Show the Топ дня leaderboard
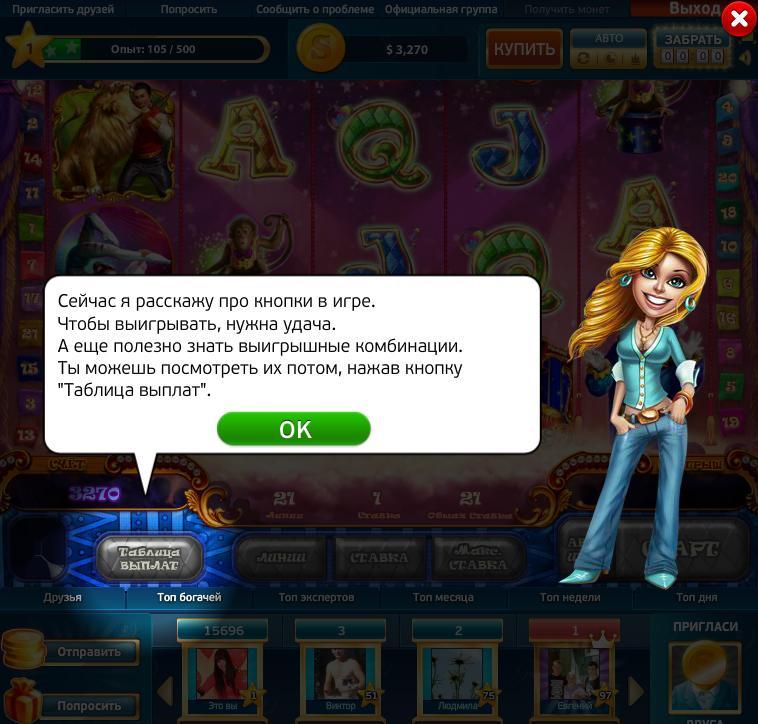Image resolution: width=758 pixels, height=724 pixels. (x=696, y=597)
